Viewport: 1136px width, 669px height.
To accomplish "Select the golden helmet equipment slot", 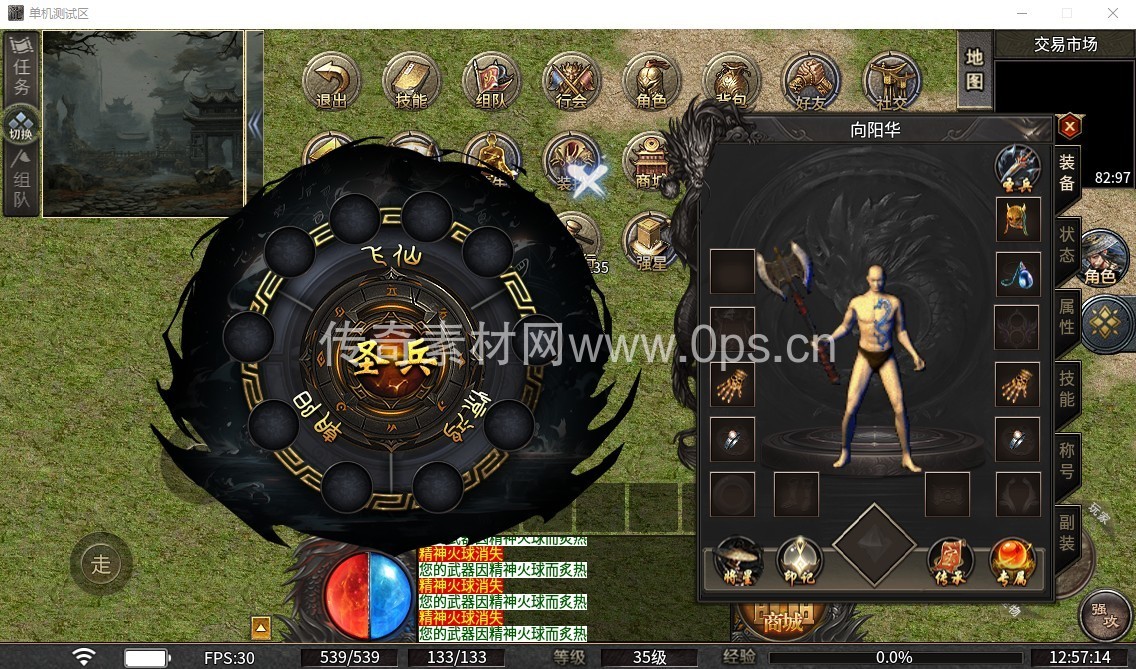I will pos(1018,219).
